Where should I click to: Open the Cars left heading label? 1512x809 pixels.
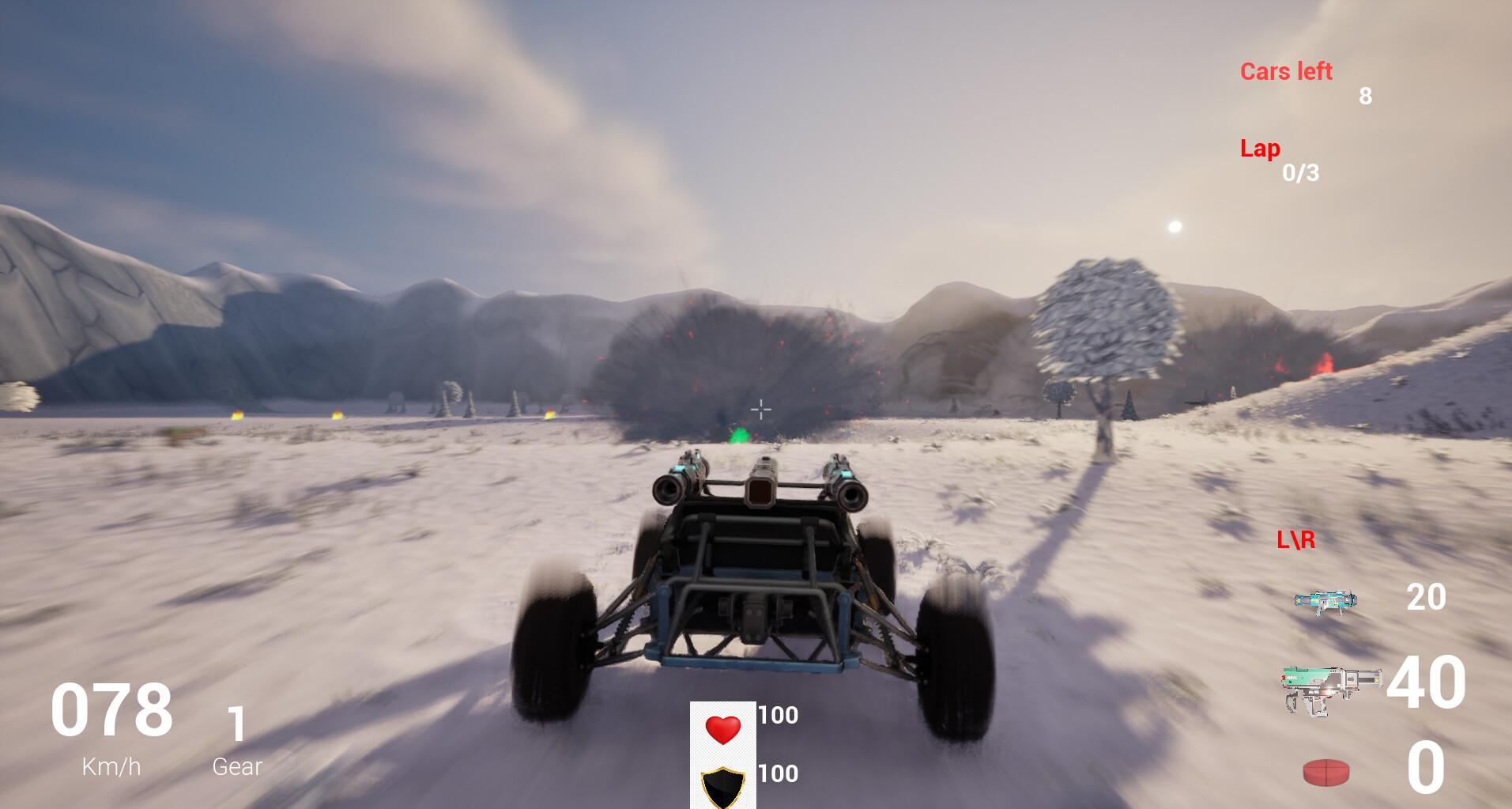1288,70
